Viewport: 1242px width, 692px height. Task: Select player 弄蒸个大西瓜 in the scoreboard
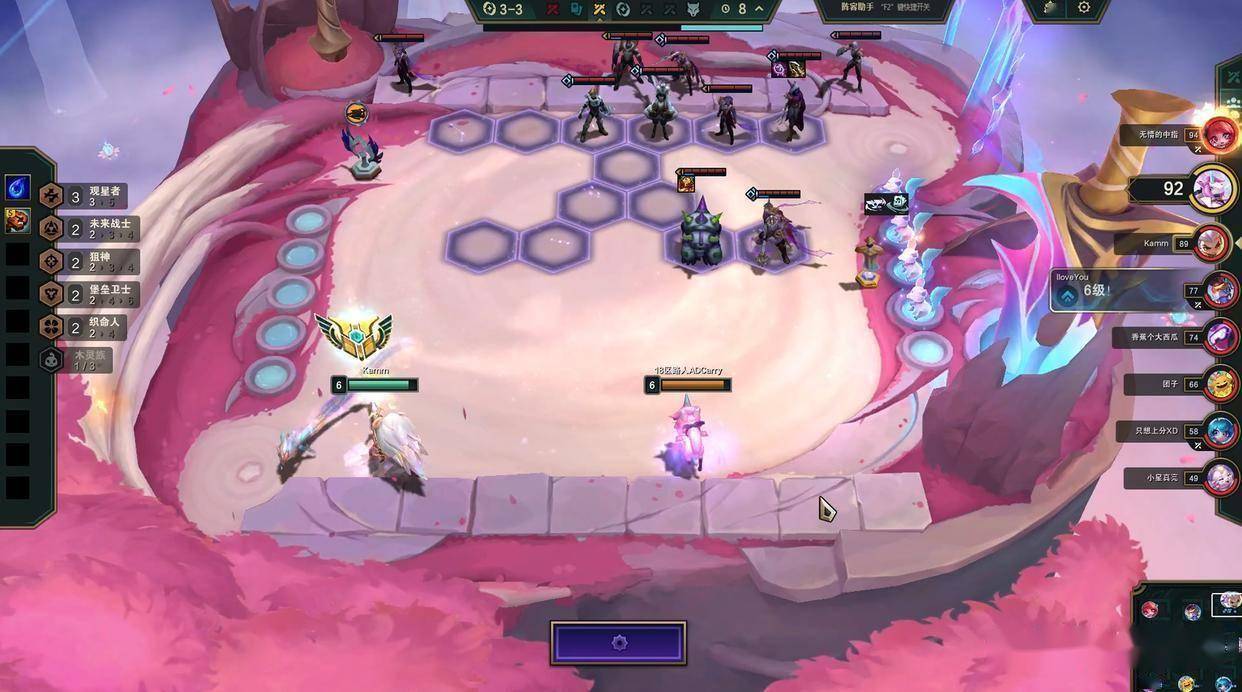tap(1222, 337)
